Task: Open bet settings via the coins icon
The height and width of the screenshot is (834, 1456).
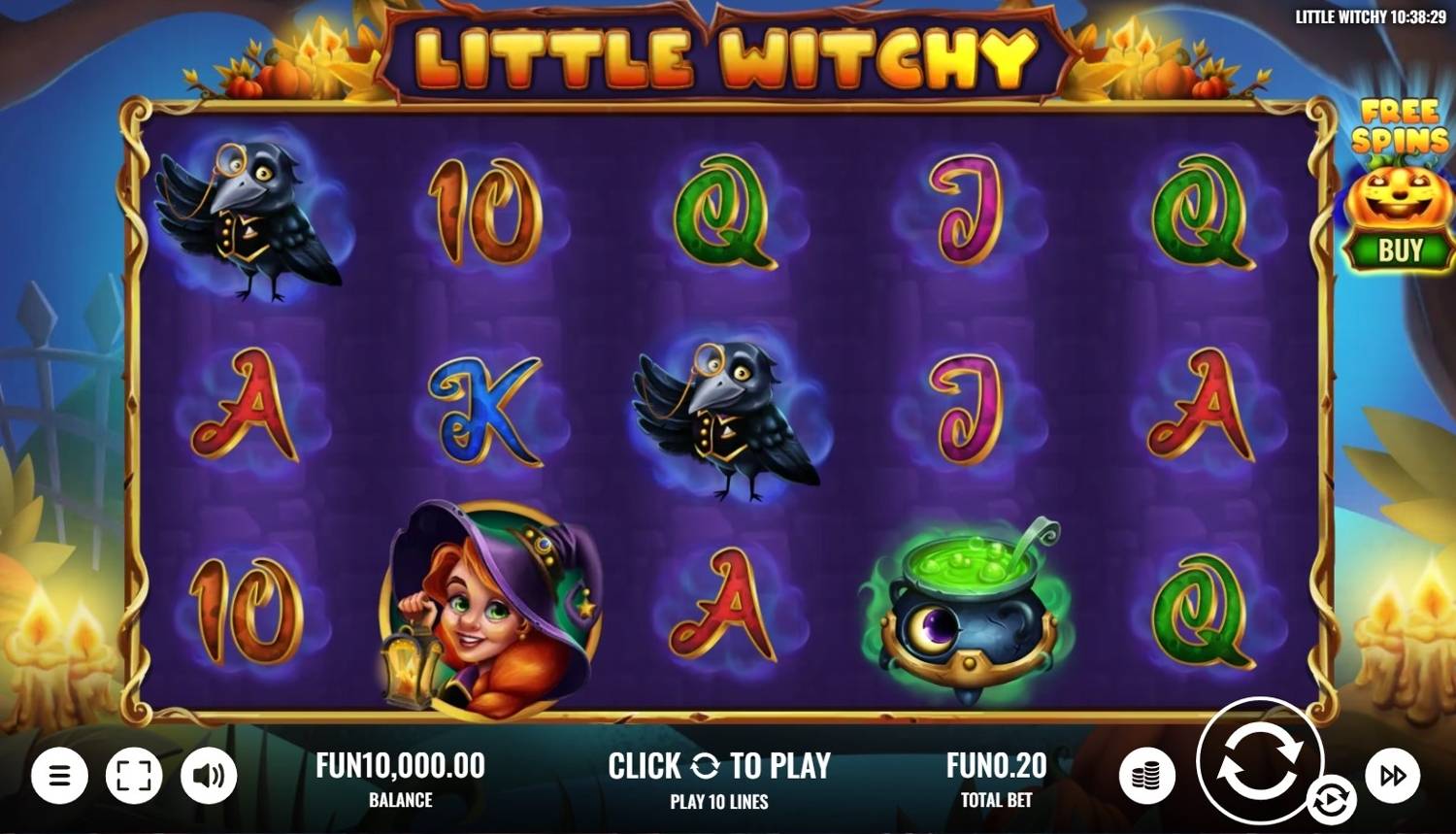Action: pyautogui.click(x=1147, y=775)
